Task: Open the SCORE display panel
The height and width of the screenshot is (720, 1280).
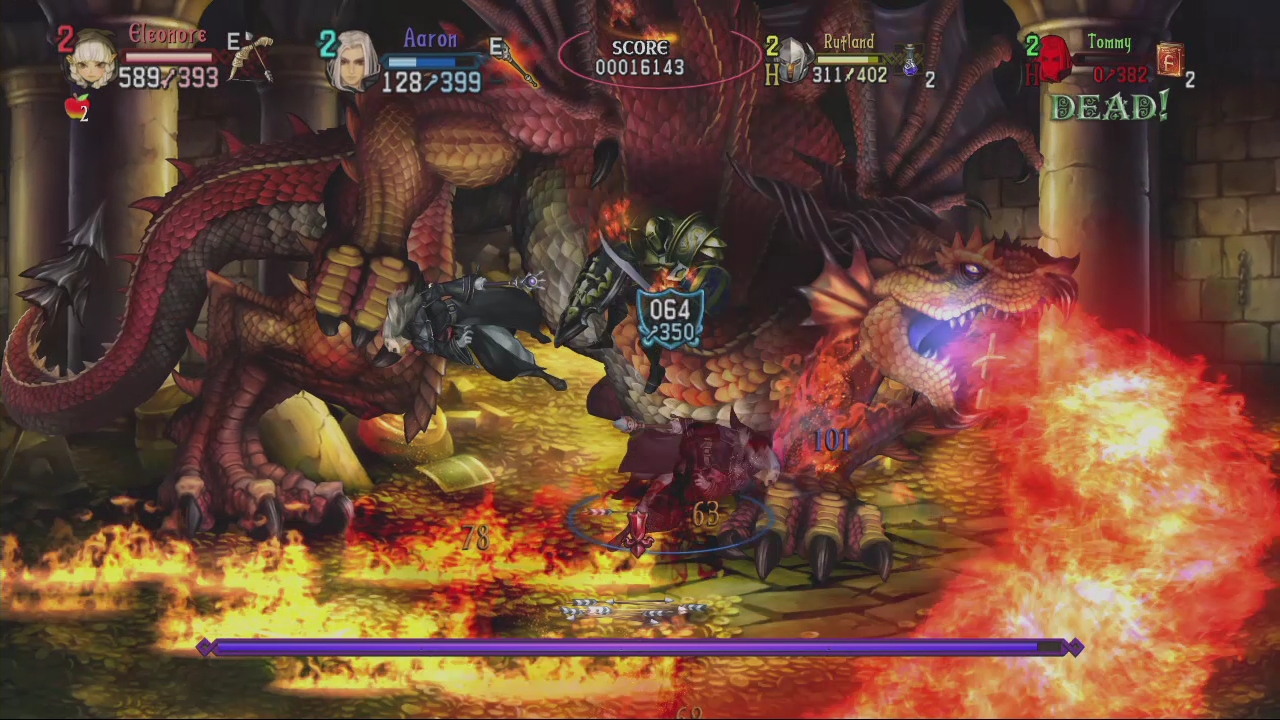Action: (640, 57)
